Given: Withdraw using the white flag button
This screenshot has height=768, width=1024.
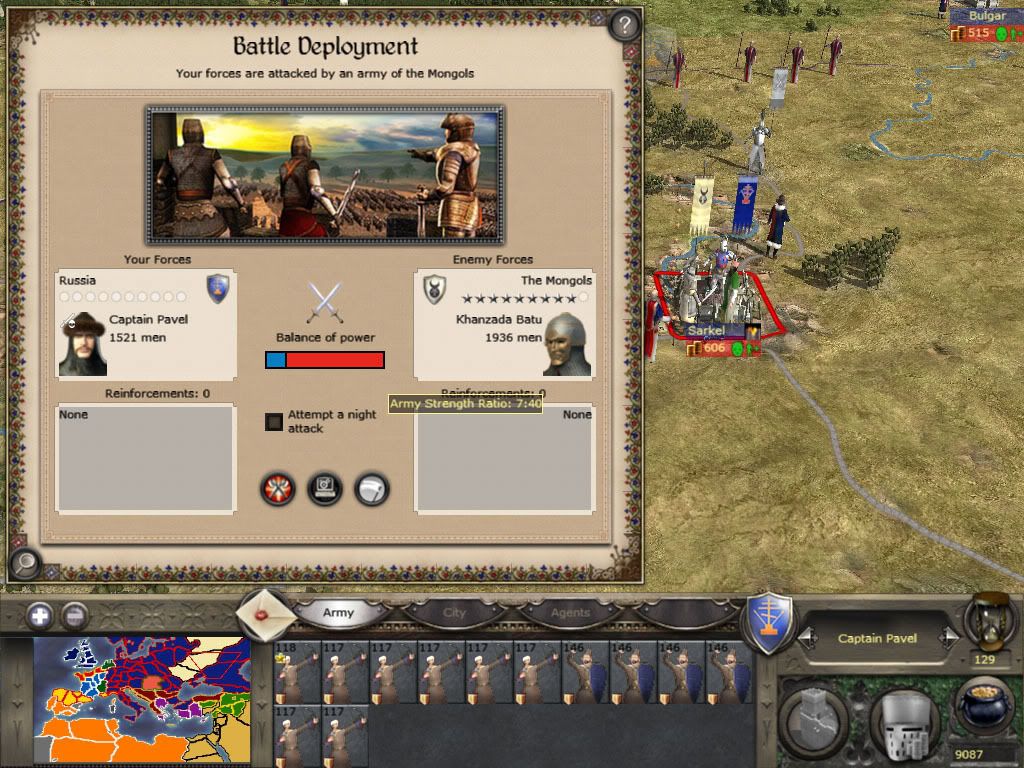Looking at the screenshot, I should click(x=372, y=489).
